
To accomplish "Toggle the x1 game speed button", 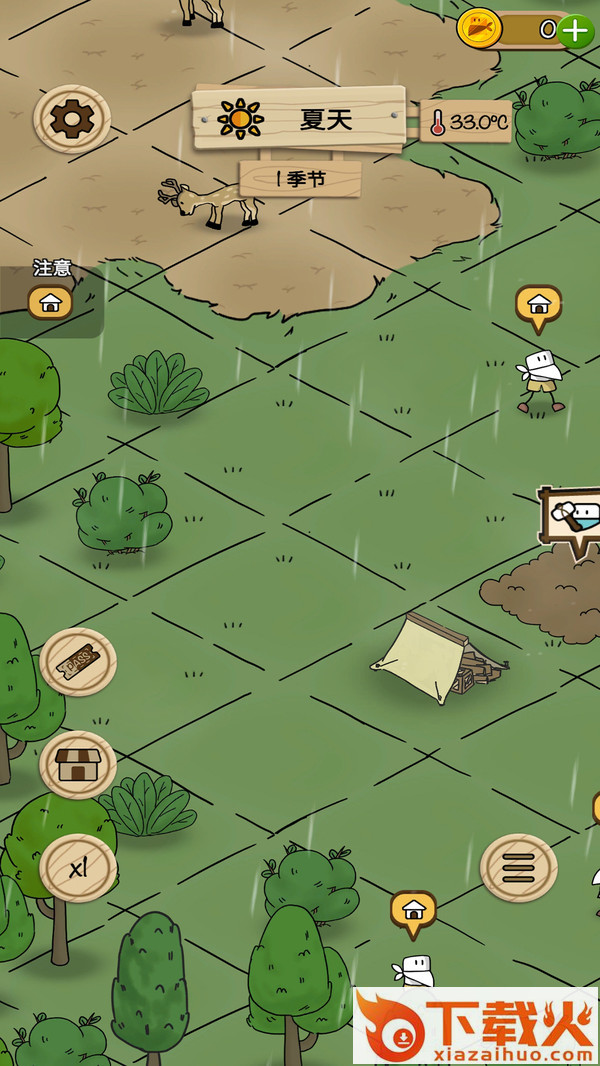I will 78,868.
